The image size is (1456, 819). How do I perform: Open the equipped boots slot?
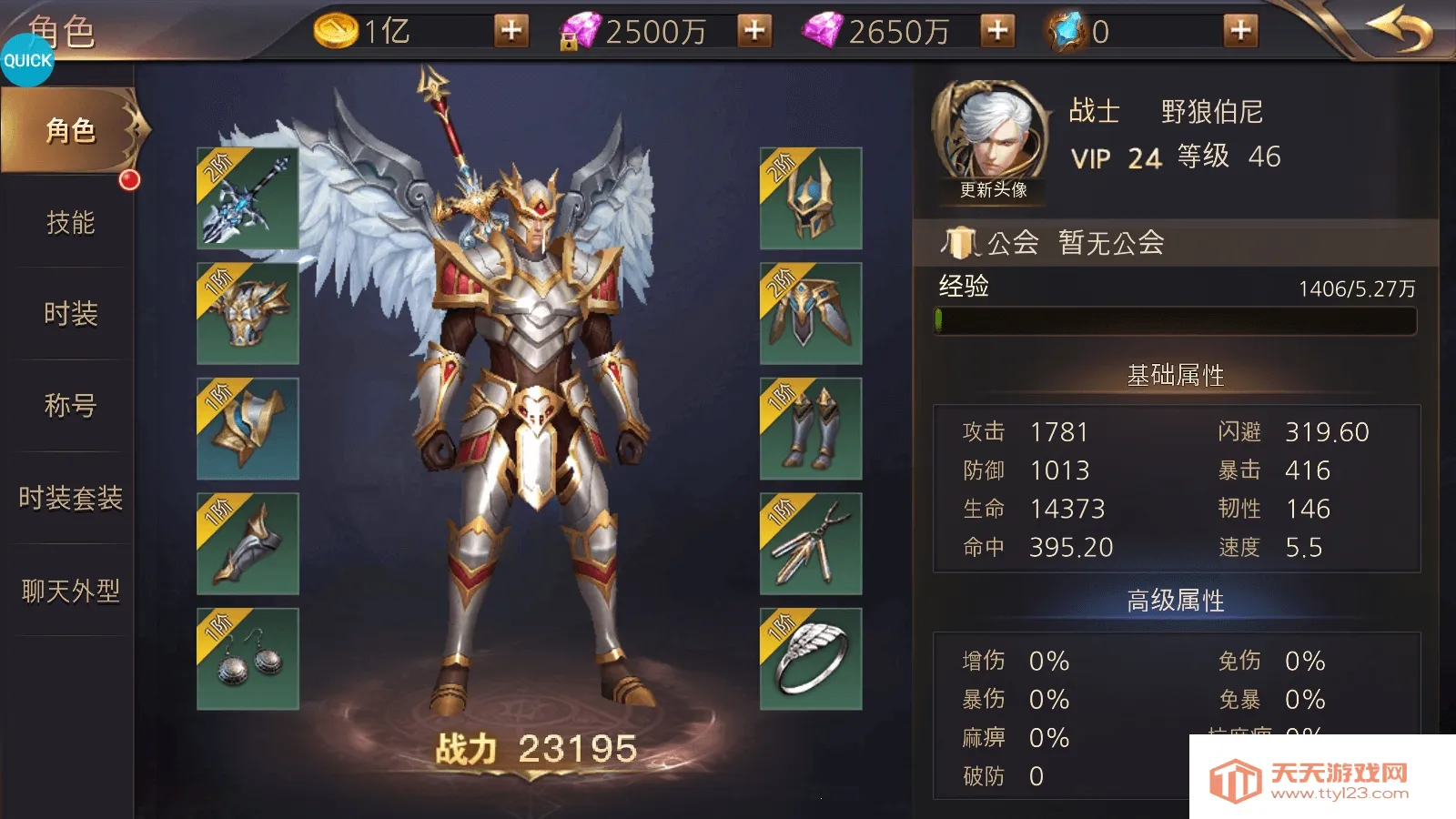click(x=808, y=428)
